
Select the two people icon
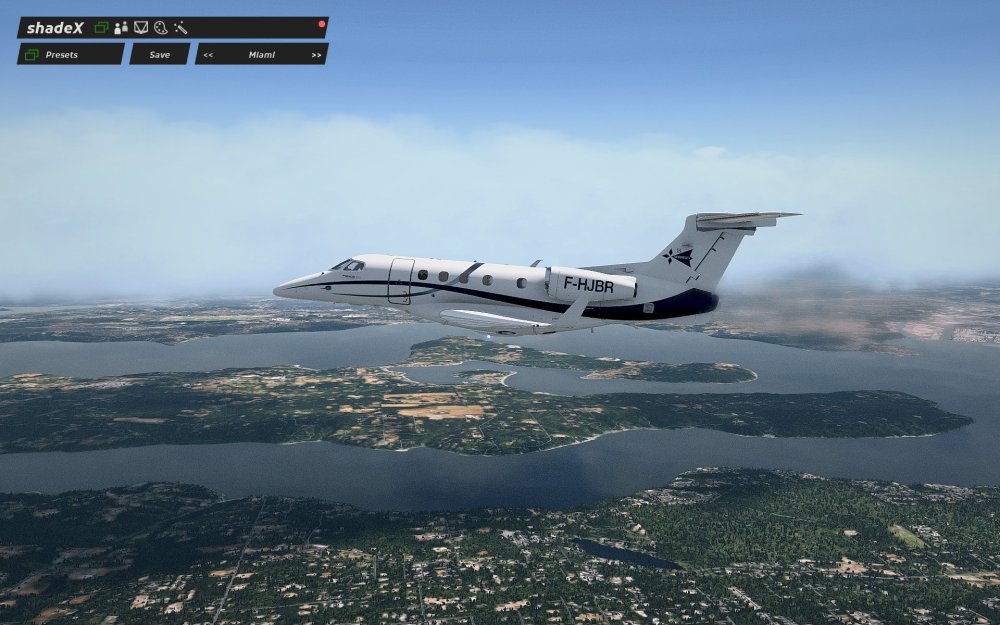tap(121, 28)
